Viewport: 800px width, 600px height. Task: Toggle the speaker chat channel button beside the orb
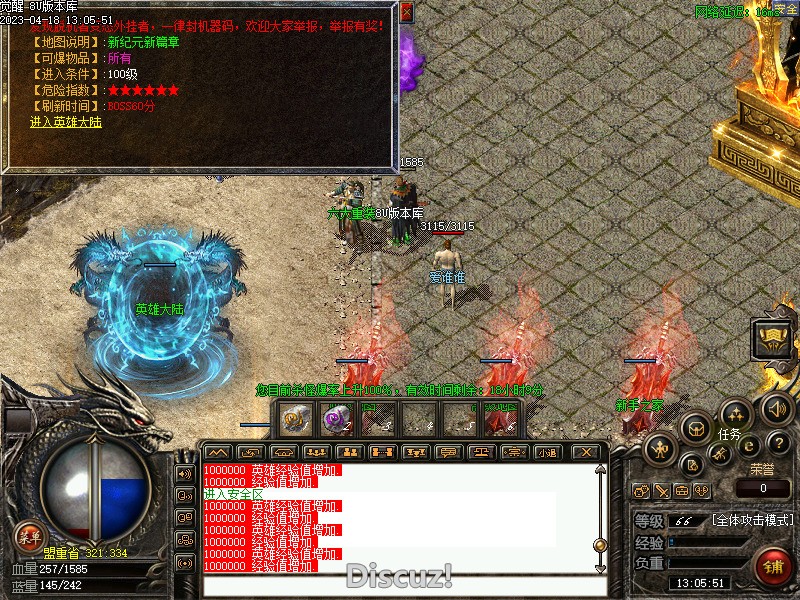click(x=183, y=473)
